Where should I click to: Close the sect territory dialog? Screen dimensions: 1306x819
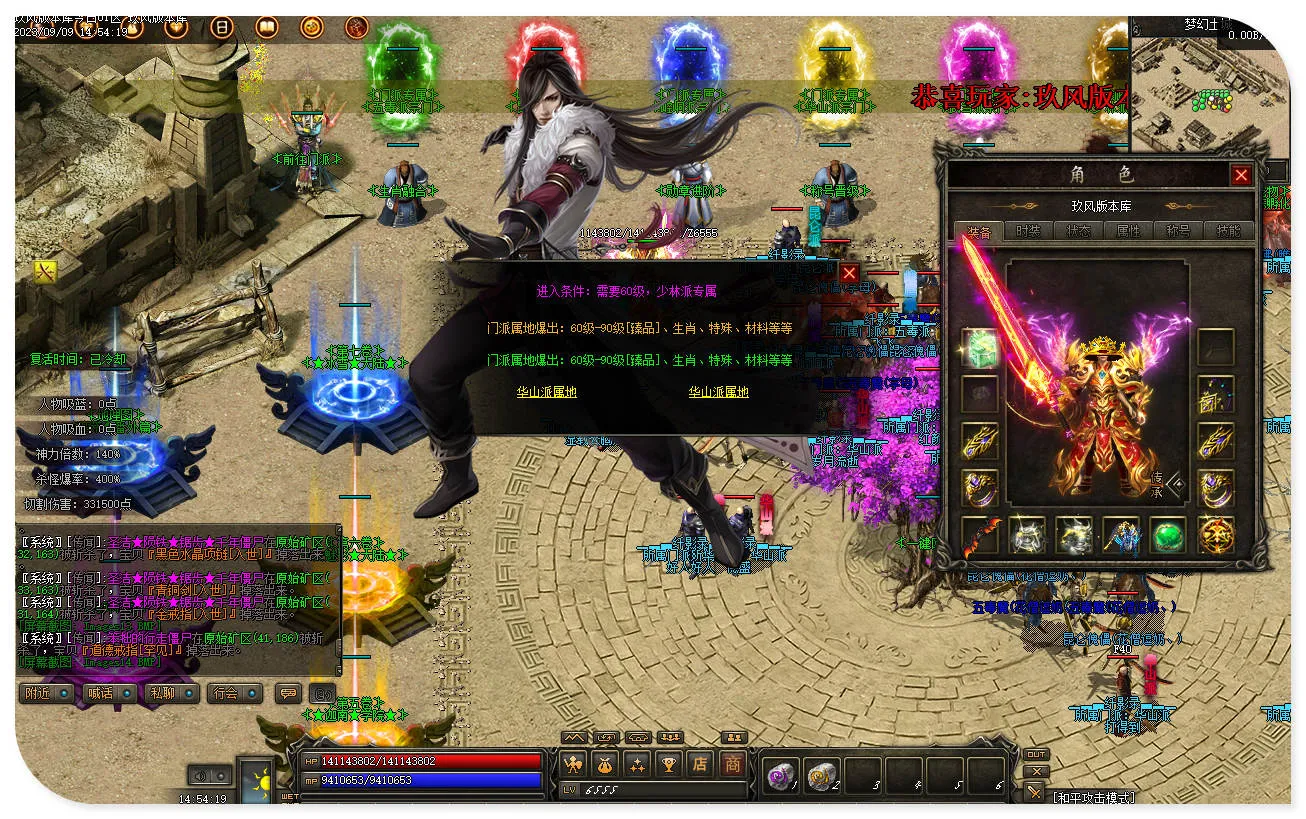point(849,273)
